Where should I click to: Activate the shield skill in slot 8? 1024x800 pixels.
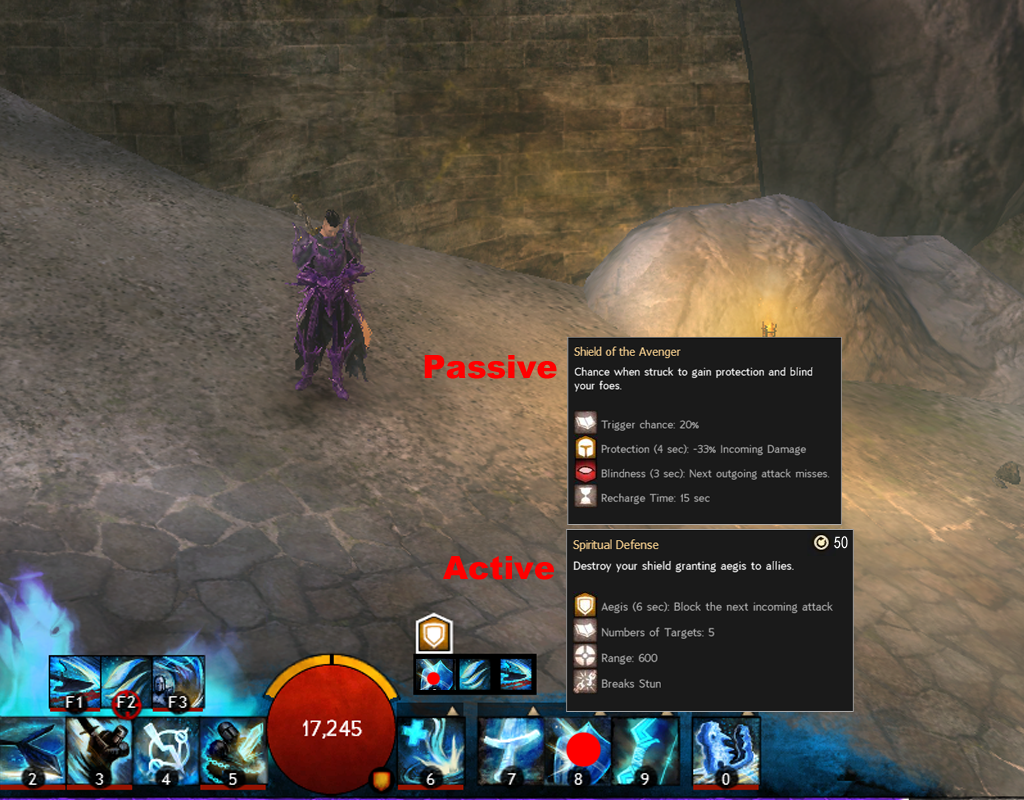click(578, 750)
